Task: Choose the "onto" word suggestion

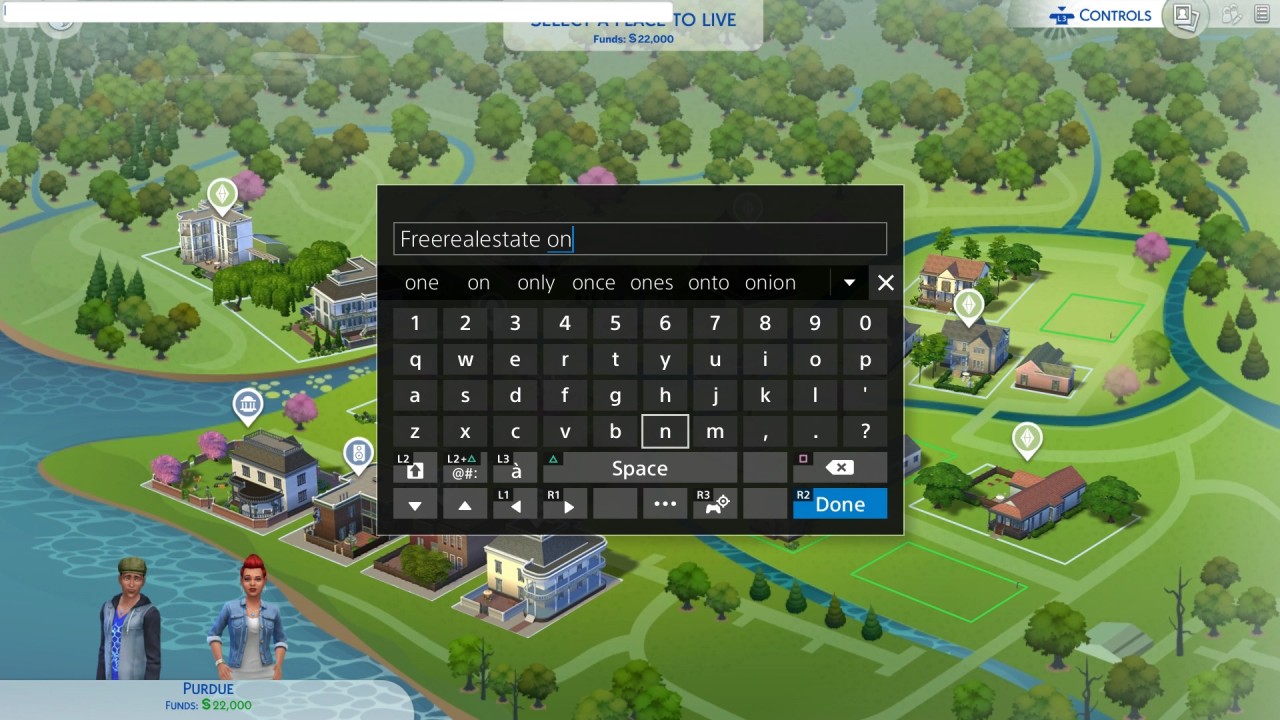Action: click(x=708, y=283)
